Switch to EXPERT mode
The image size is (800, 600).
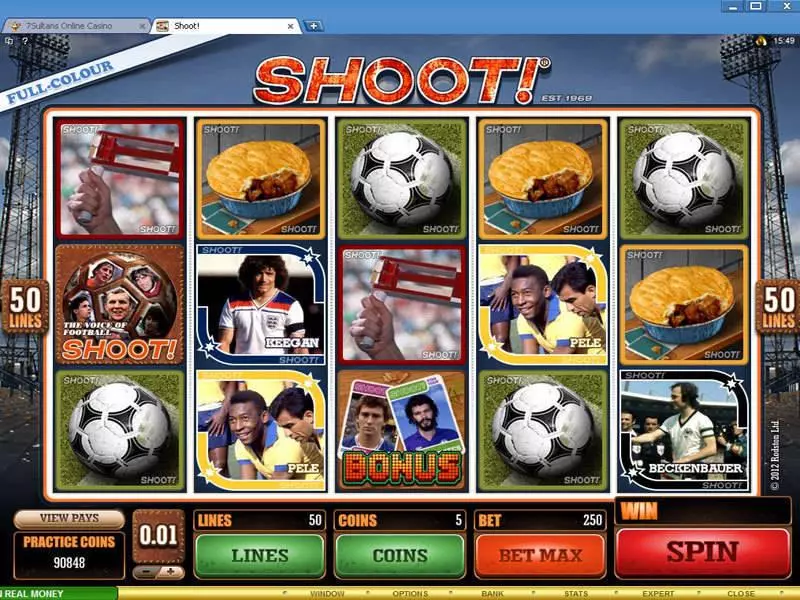(x=658, y=593)
